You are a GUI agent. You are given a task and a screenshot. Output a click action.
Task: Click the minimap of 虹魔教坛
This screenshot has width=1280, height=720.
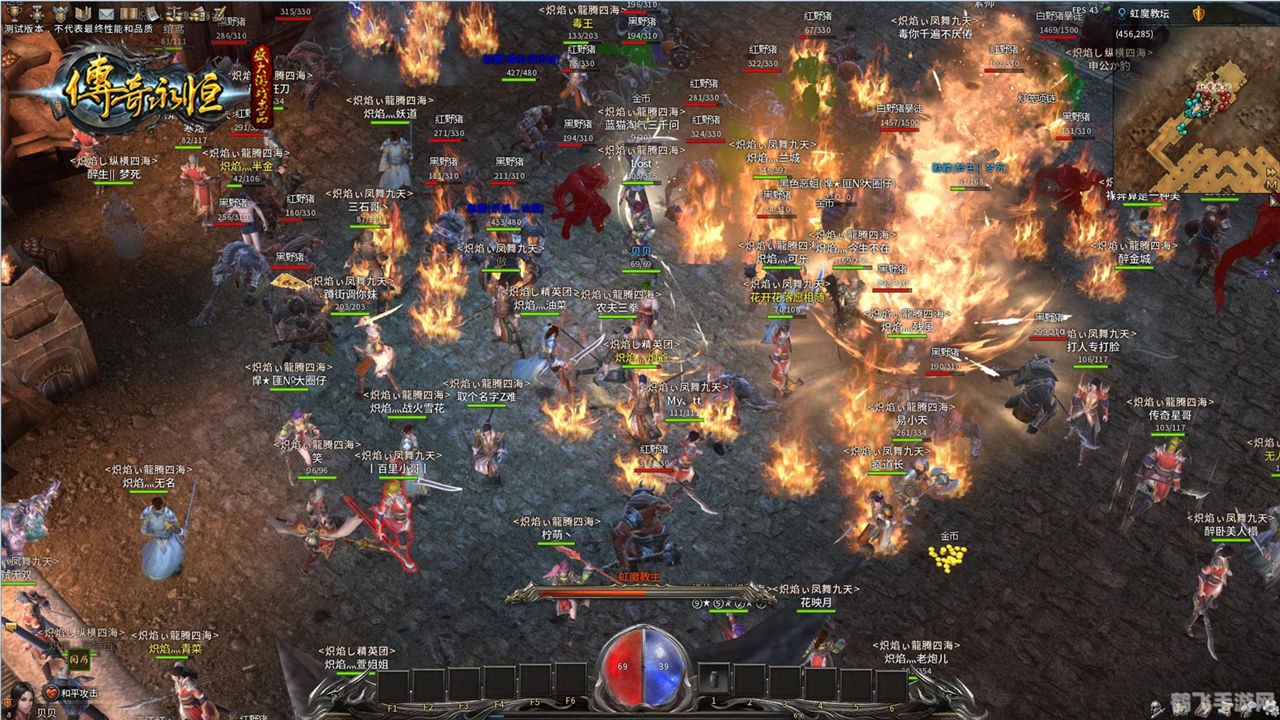[x=1196, y=110]
